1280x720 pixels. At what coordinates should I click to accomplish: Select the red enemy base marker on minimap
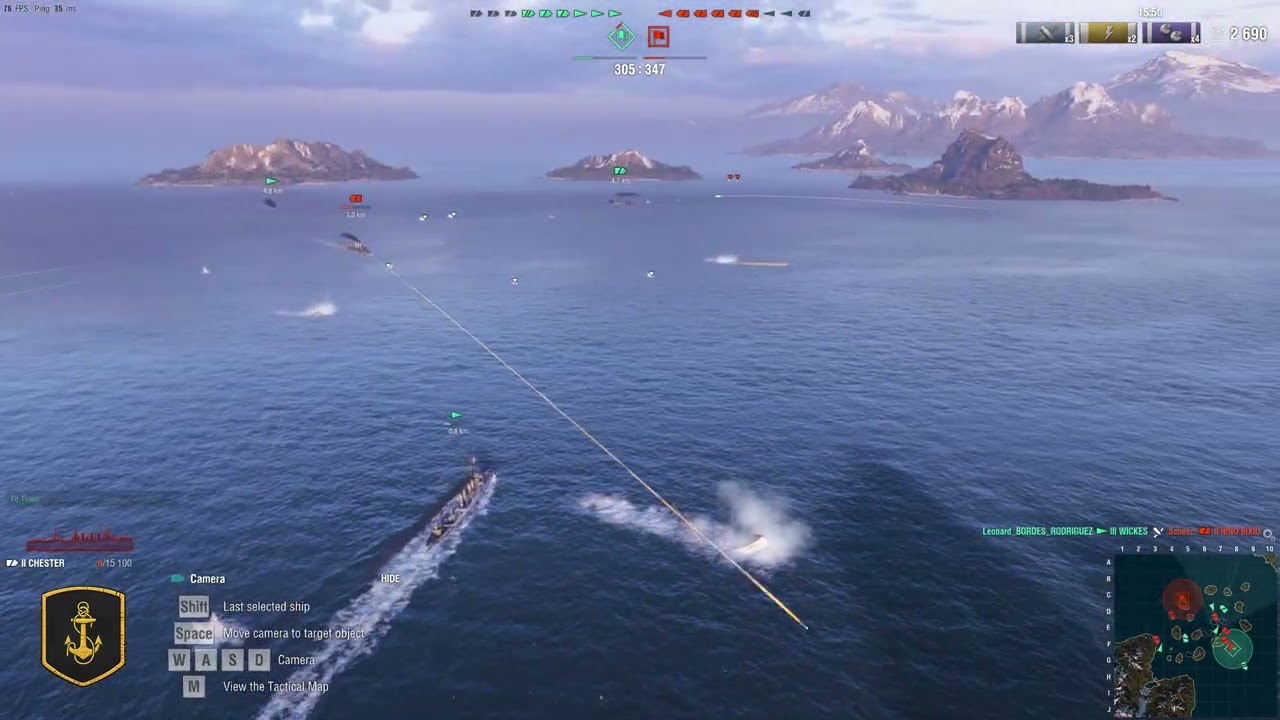pyautogui.click(x=1182, y=600)
